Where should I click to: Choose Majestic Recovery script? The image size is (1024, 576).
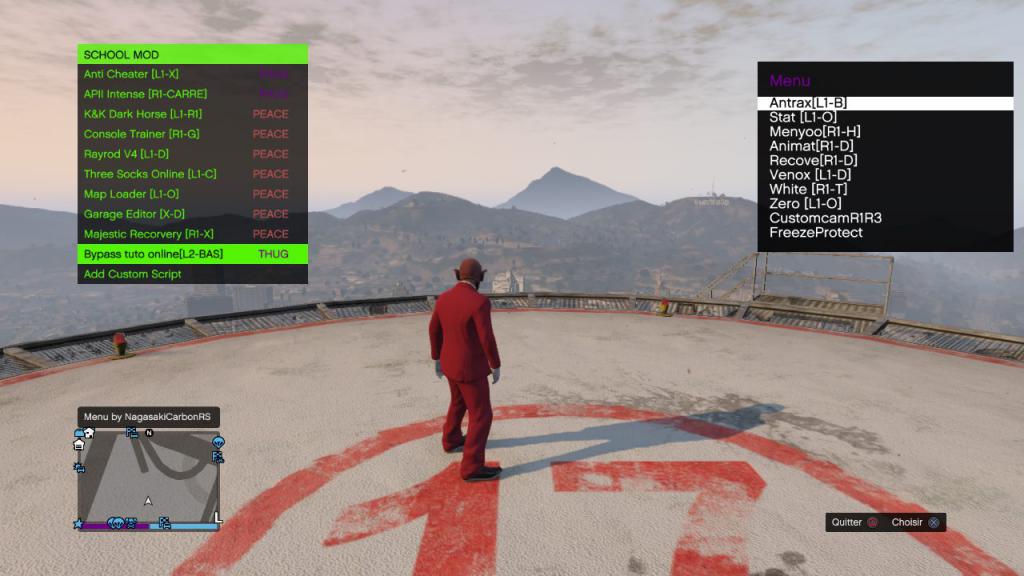pos(149,234)
